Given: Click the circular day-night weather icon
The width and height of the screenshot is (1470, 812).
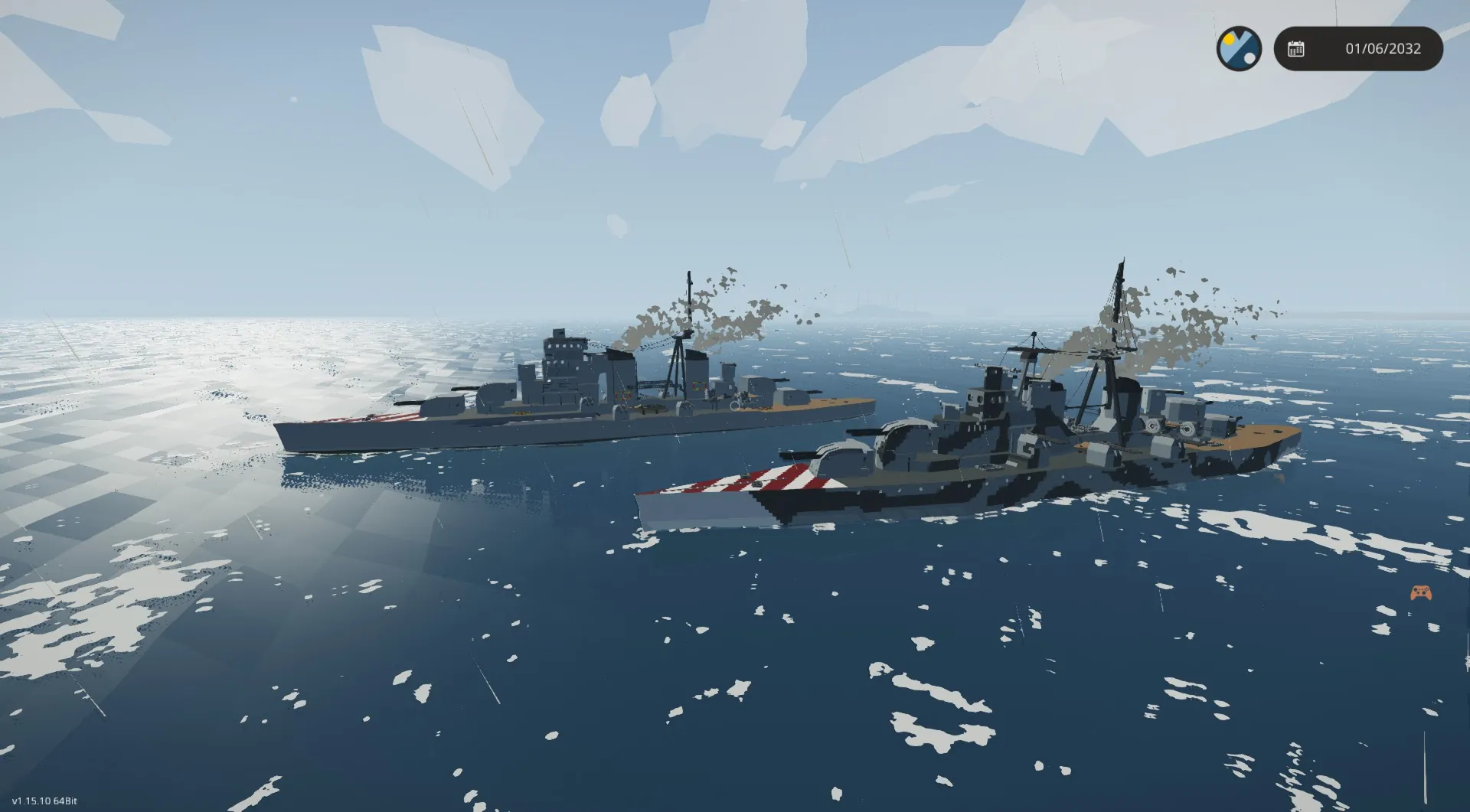Looking at the screenshot, I should [1239, 49].
